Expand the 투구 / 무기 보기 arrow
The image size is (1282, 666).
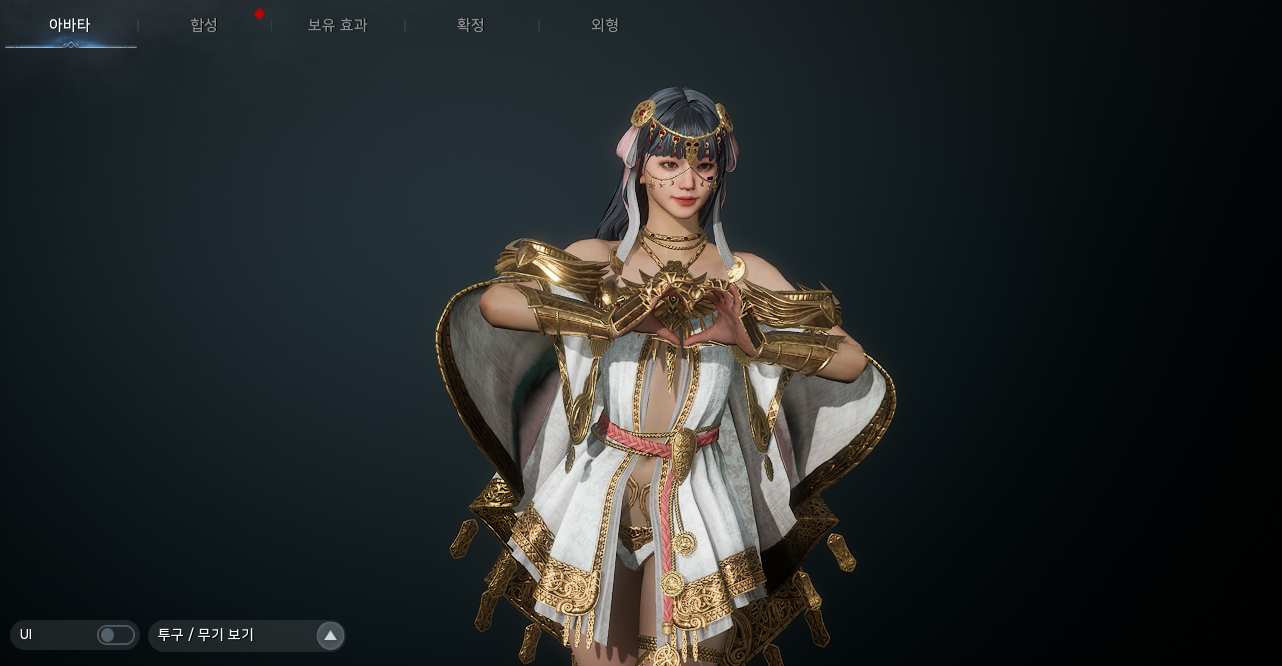pyautogui.click(x=330, y=635)
